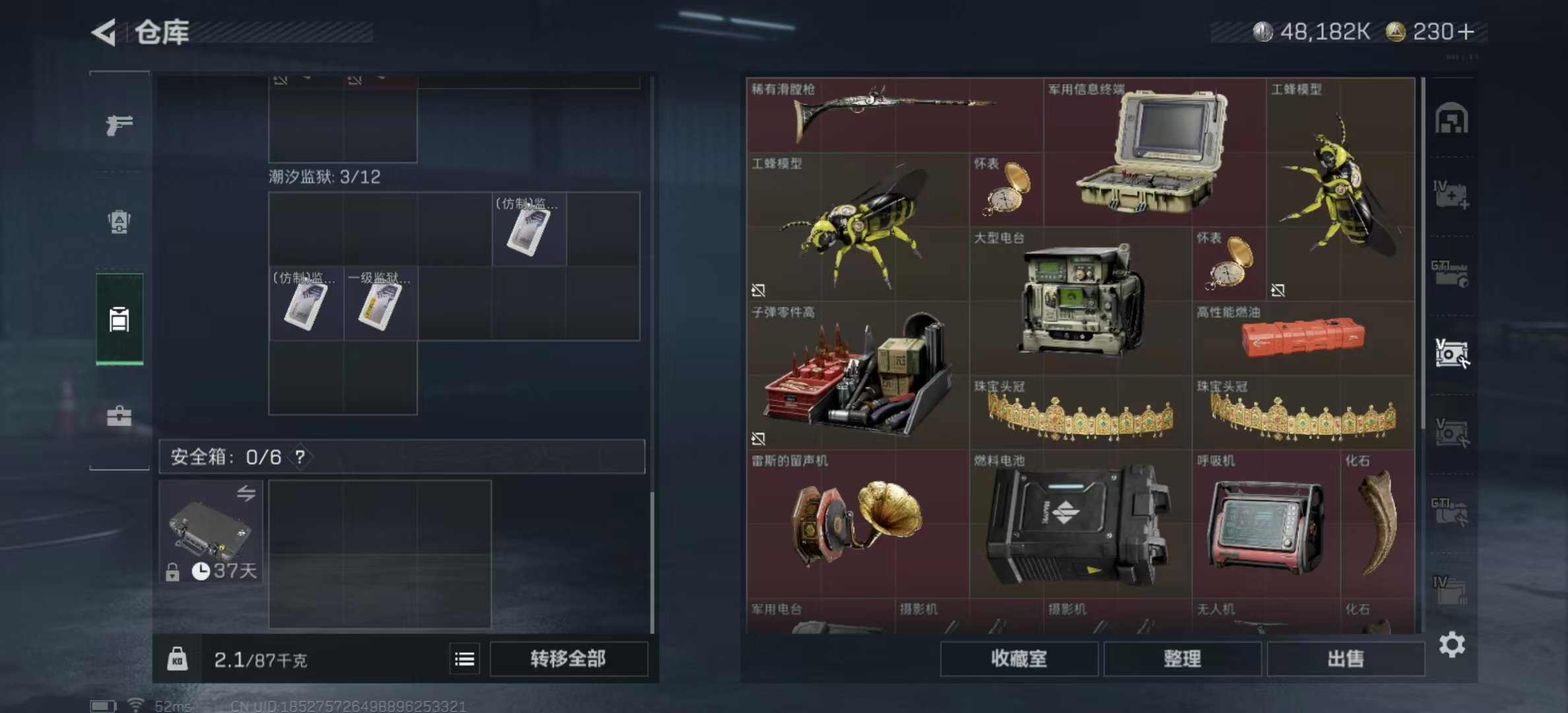Expand the back arrow next to 仓库 title
1568x713 pixels.
click(106, 31)
